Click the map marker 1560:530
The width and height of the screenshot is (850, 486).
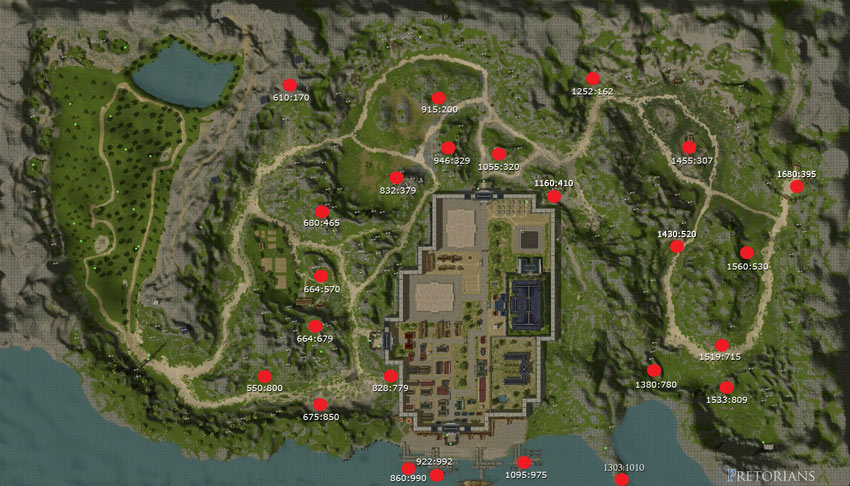pyautogui.click(x=746, y=253)
